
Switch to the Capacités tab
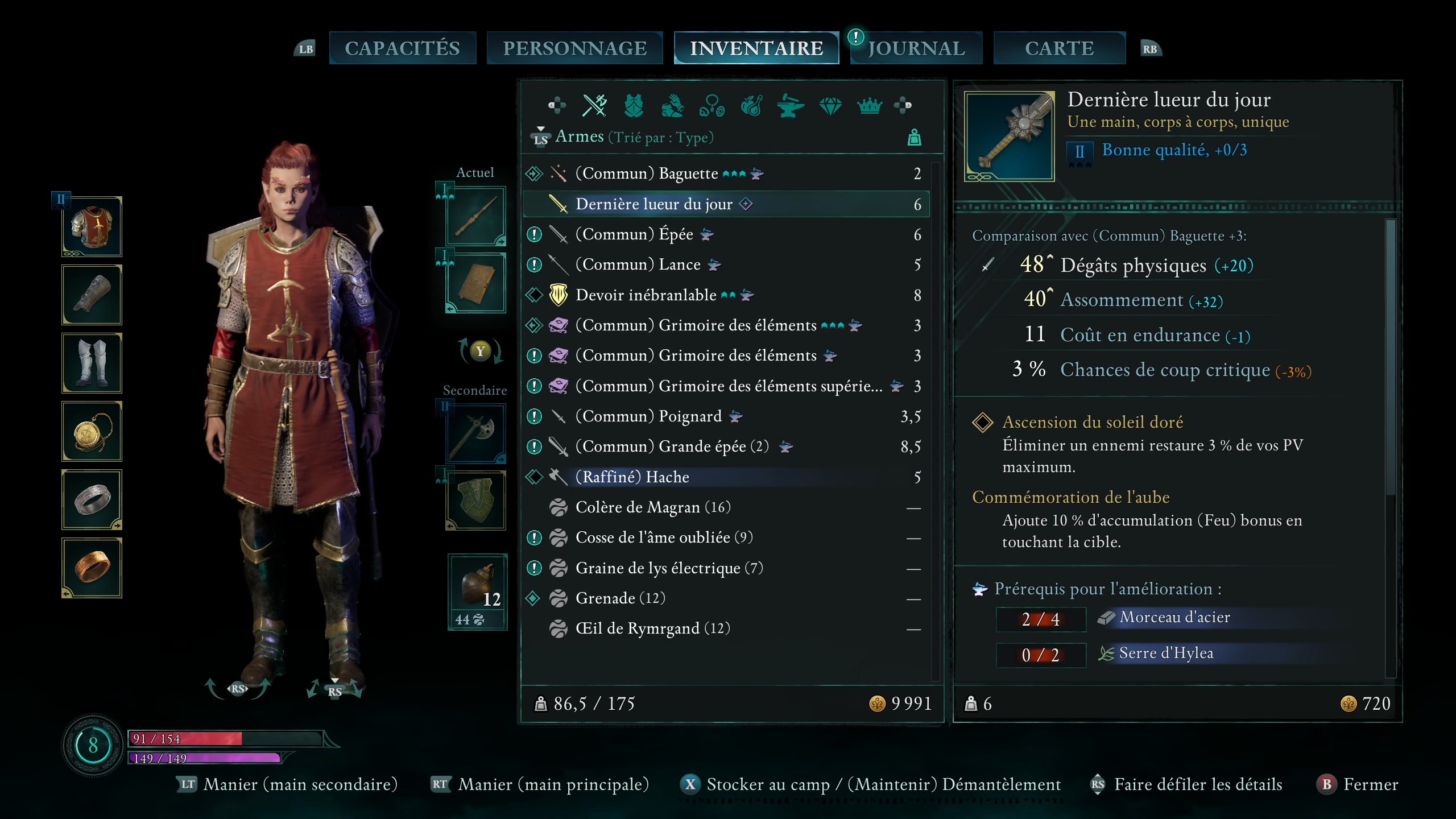click(402, 48)
